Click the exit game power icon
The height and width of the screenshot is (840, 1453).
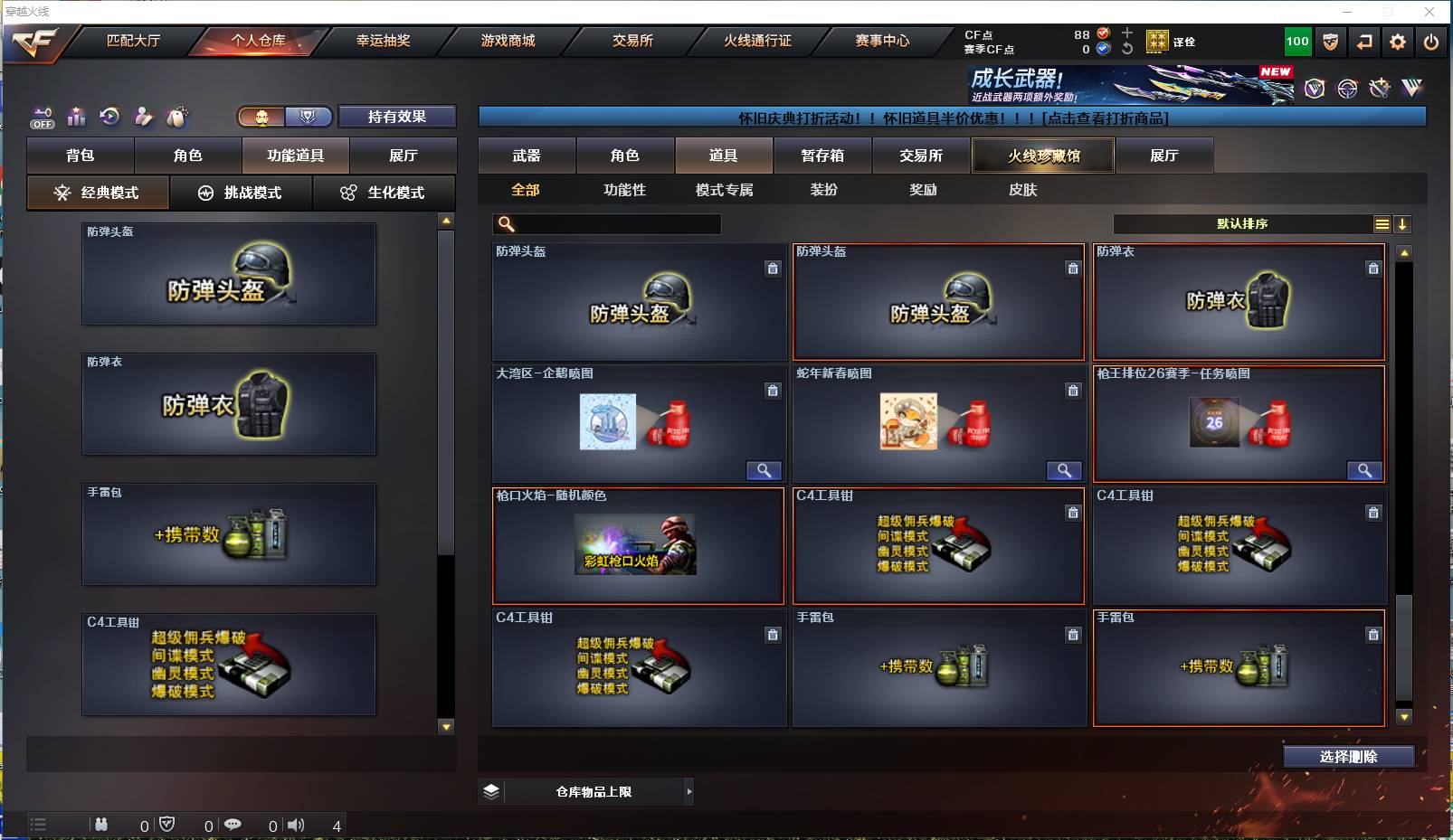[1430, 42]
